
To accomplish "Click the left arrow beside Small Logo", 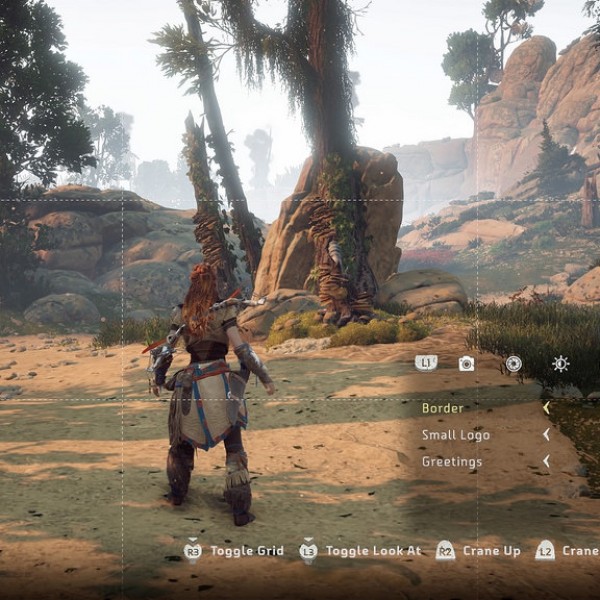I will [x=546, y=435].
